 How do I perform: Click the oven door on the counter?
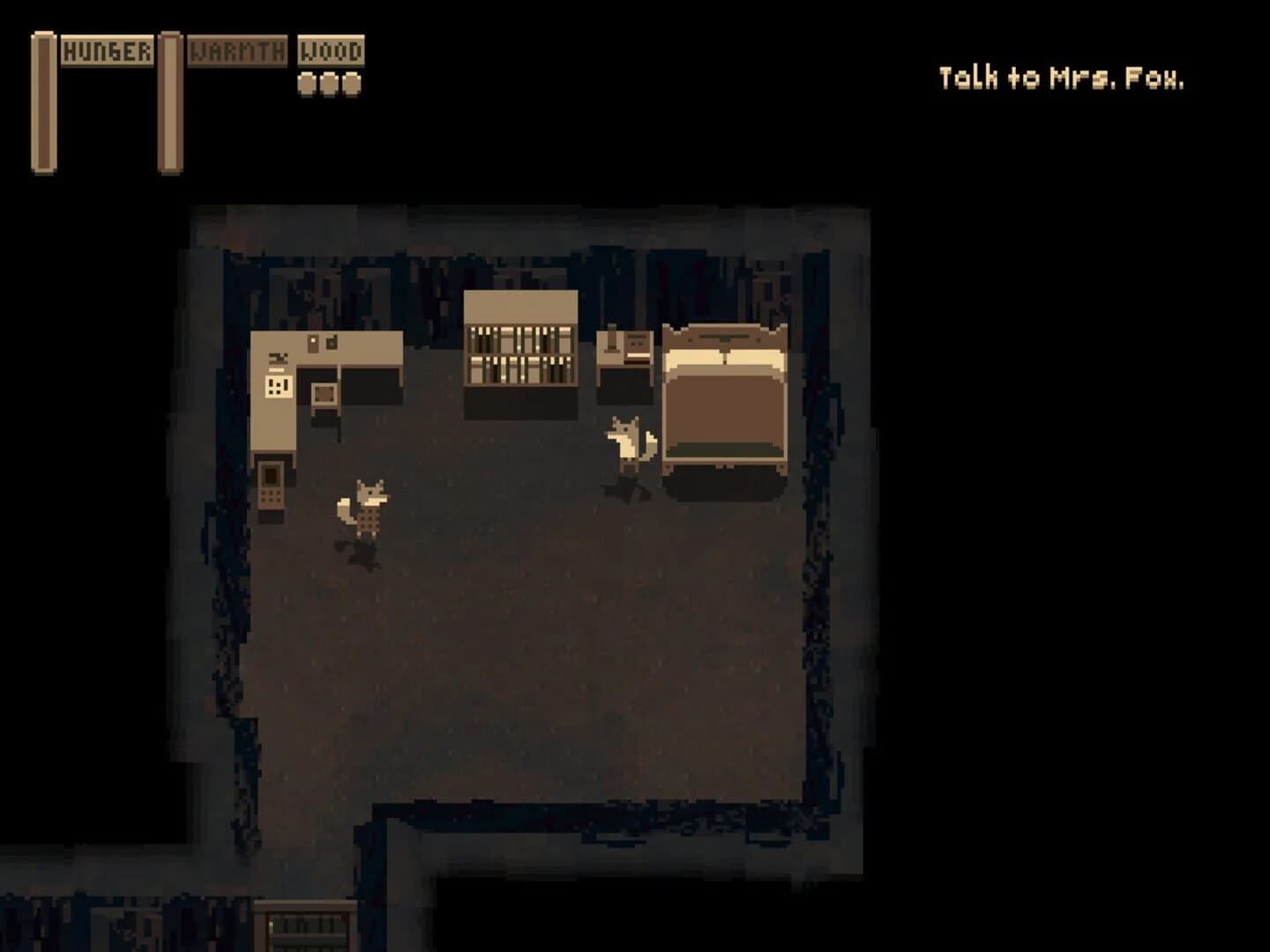[x=324, y=395]
